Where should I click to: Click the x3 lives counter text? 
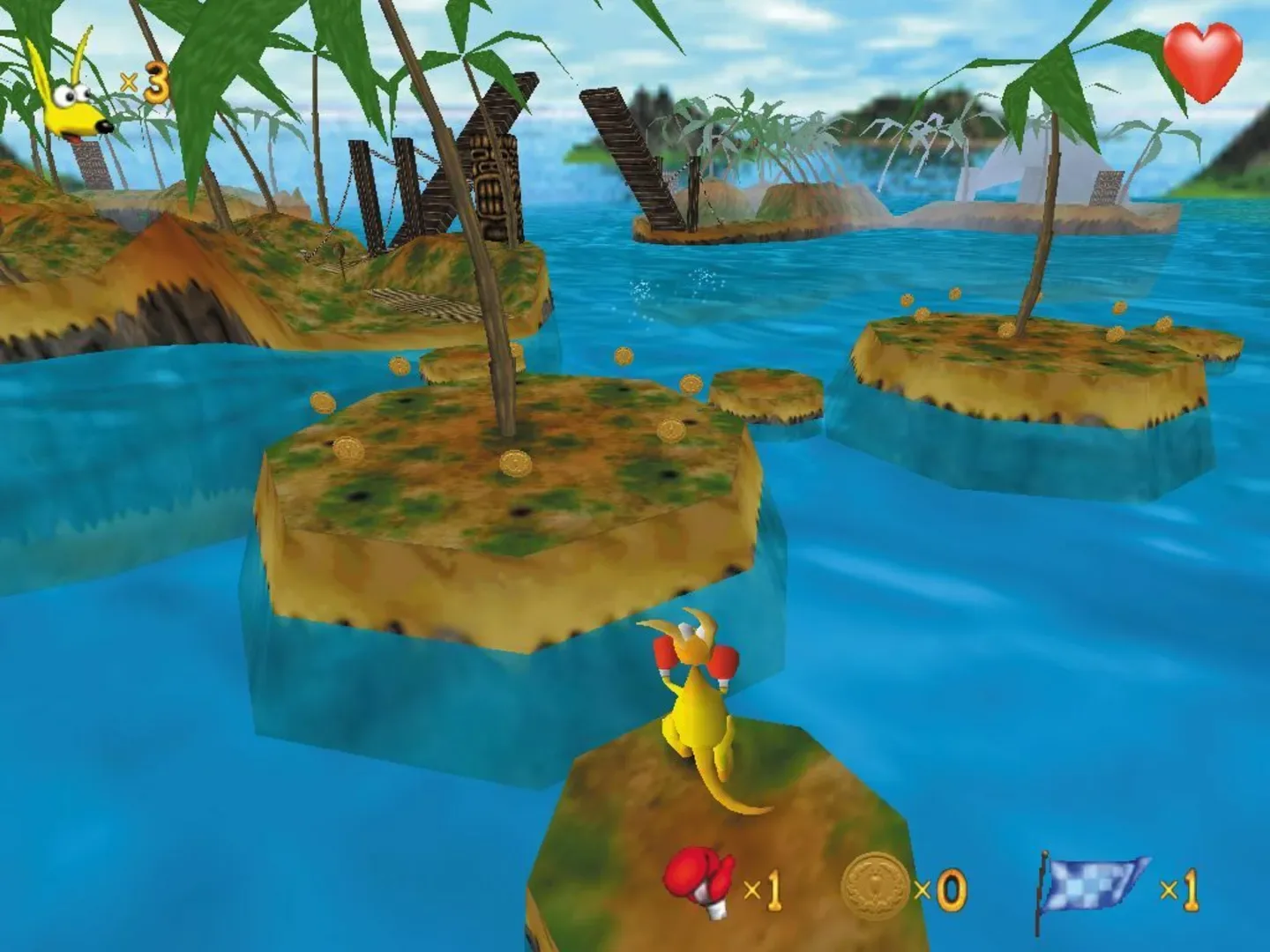point(144,84)
